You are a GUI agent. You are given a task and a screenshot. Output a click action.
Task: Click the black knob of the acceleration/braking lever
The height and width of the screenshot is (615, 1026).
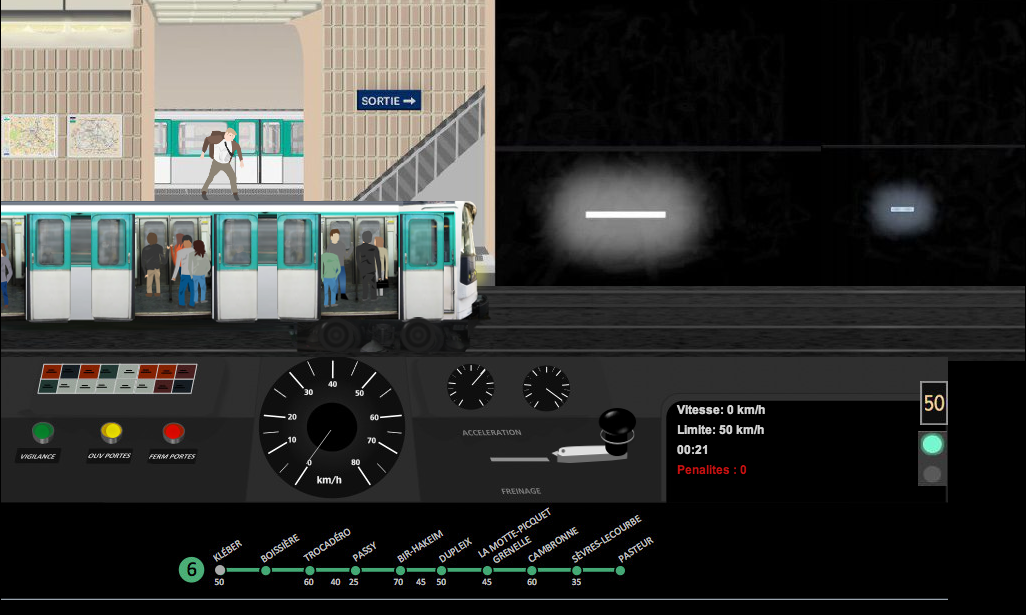(617, 423)
